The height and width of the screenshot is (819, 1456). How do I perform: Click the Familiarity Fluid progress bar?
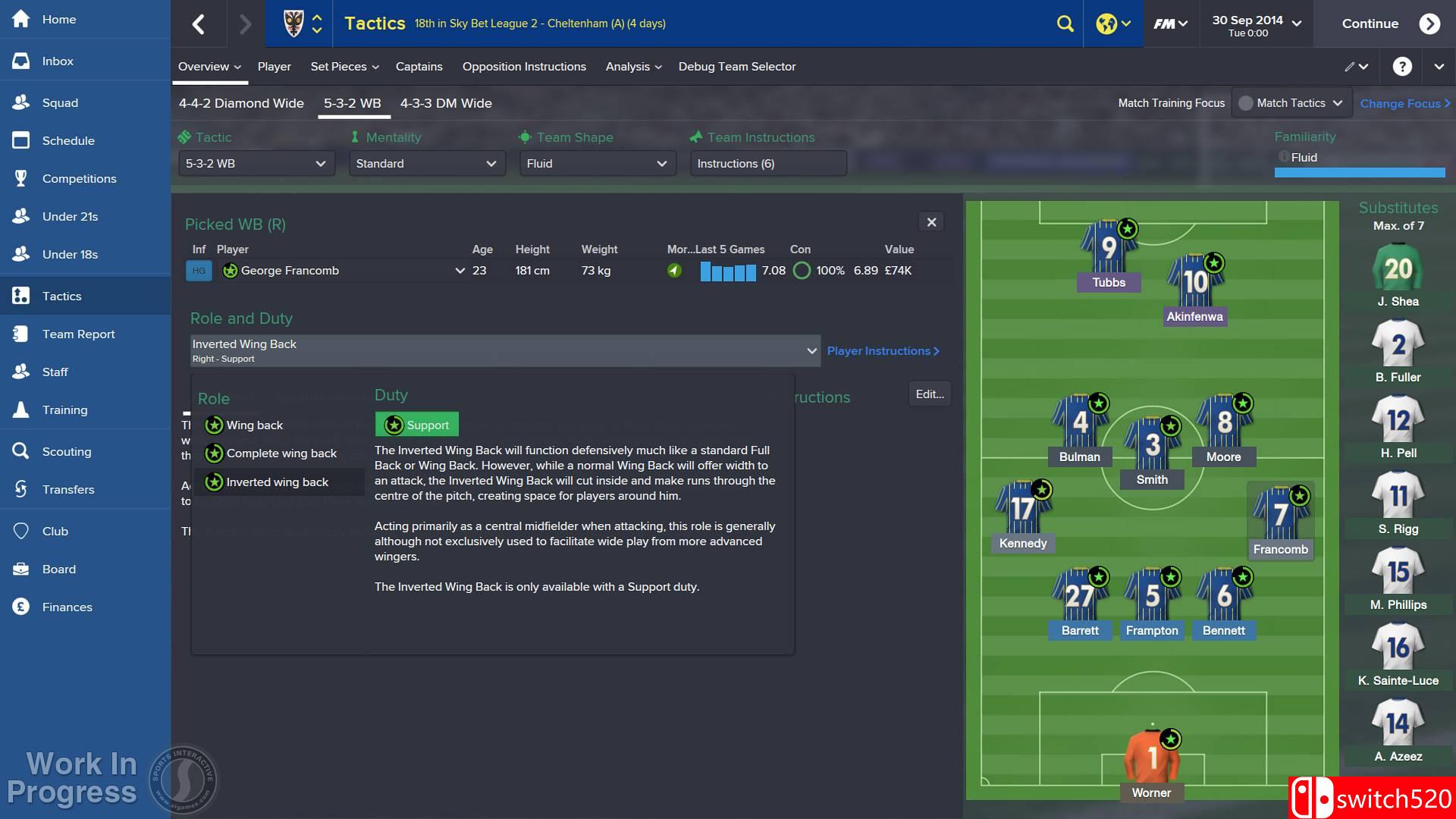coord(1358,173)
